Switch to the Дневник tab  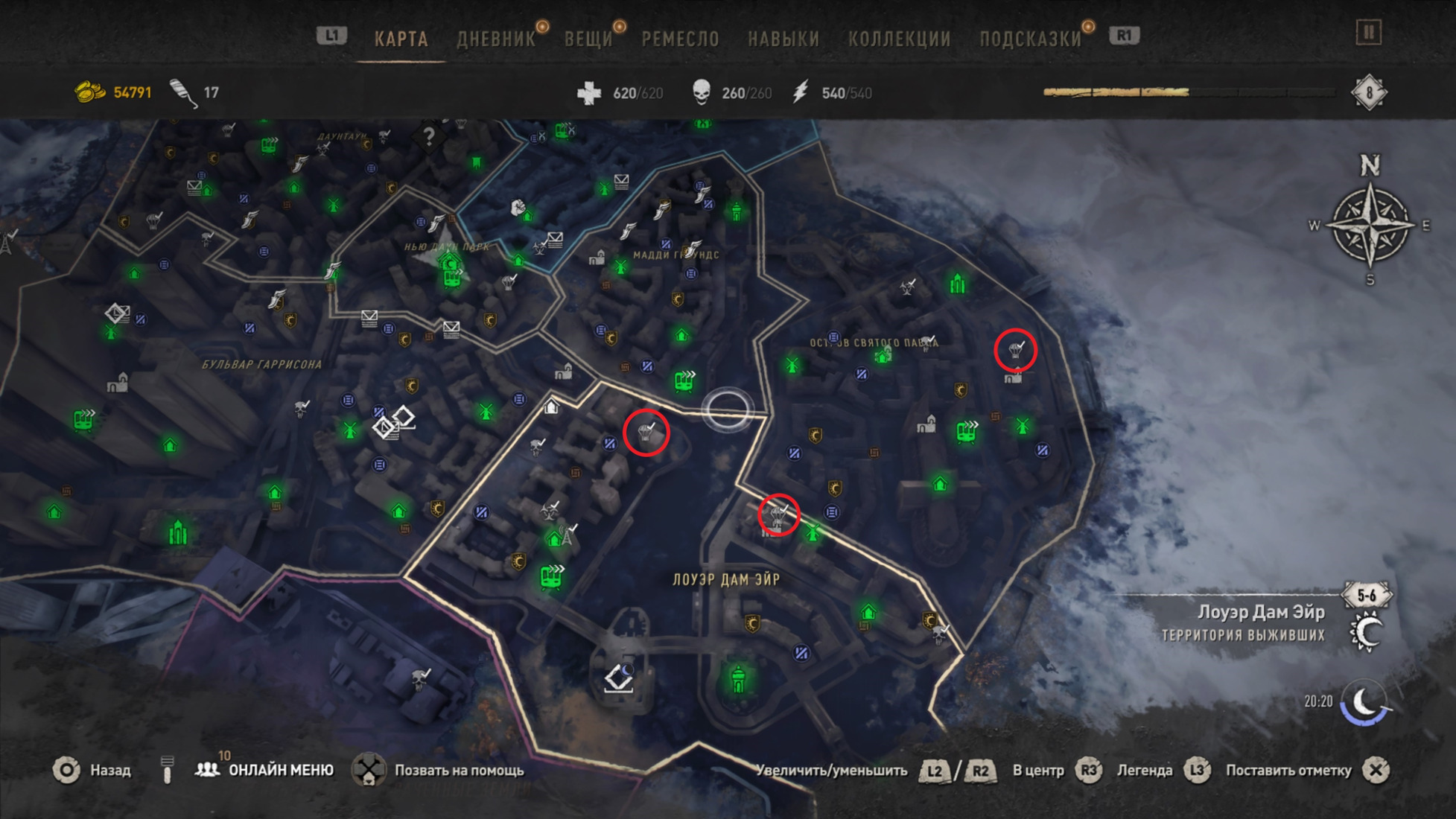(496, 39)
